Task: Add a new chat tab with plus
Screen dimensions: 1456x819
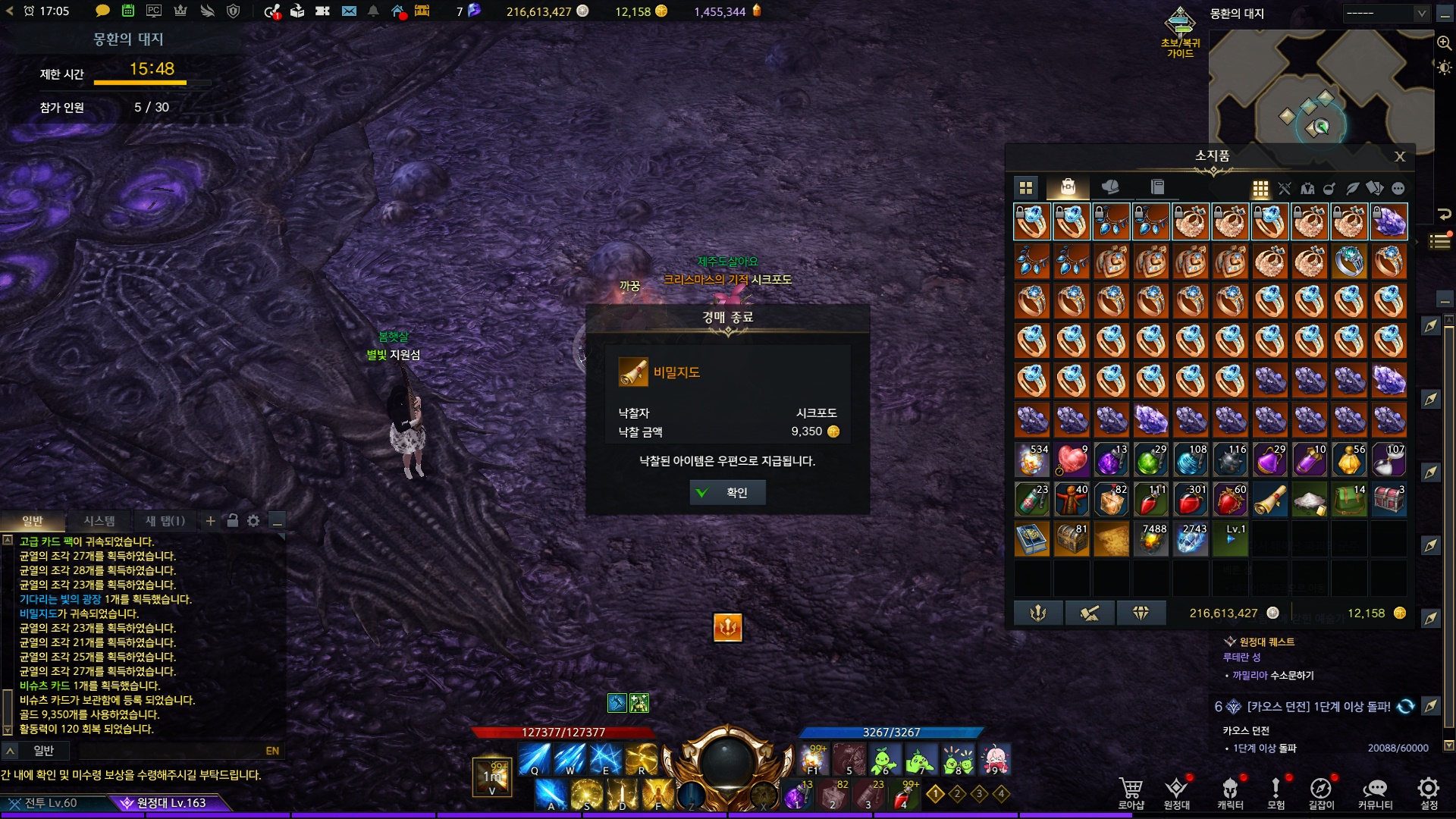Action: [211, 521]
